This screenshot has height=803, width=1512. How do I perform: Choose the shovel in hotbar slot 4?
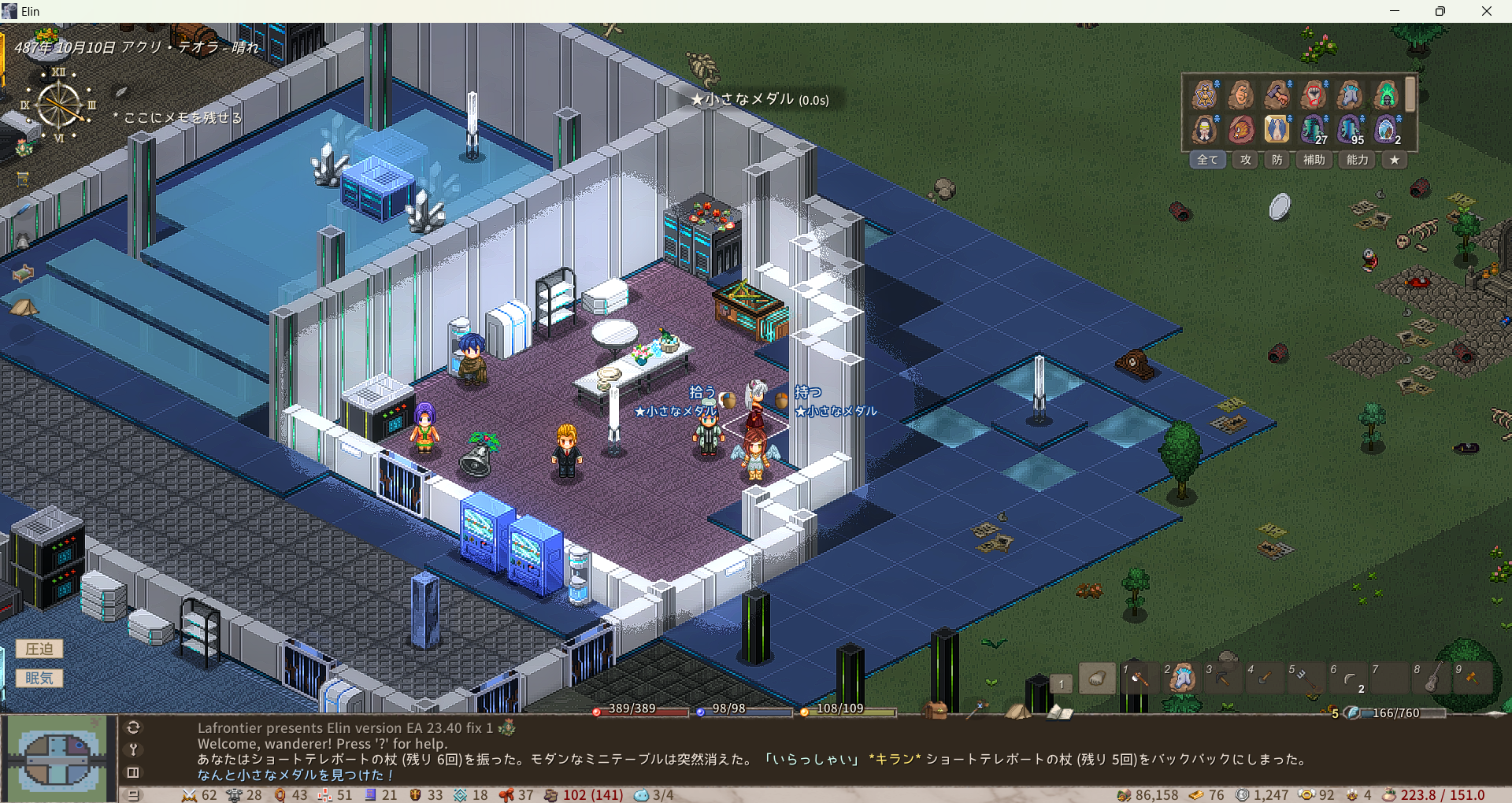pos(1264,678)
